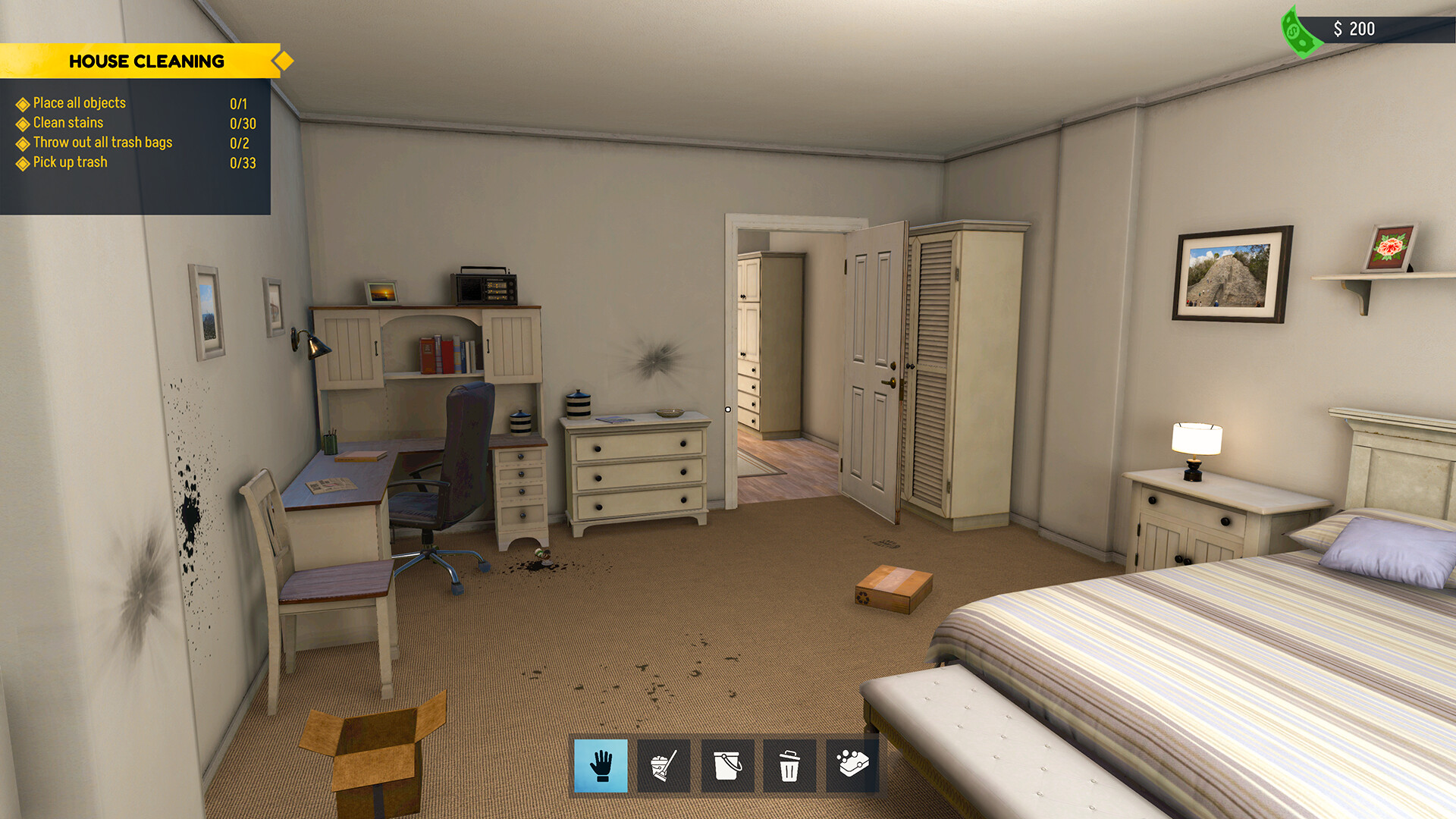Screen dimensions: 1456x819
Task: Toggle the Clean stains objective marker
Action: [22, 123]
